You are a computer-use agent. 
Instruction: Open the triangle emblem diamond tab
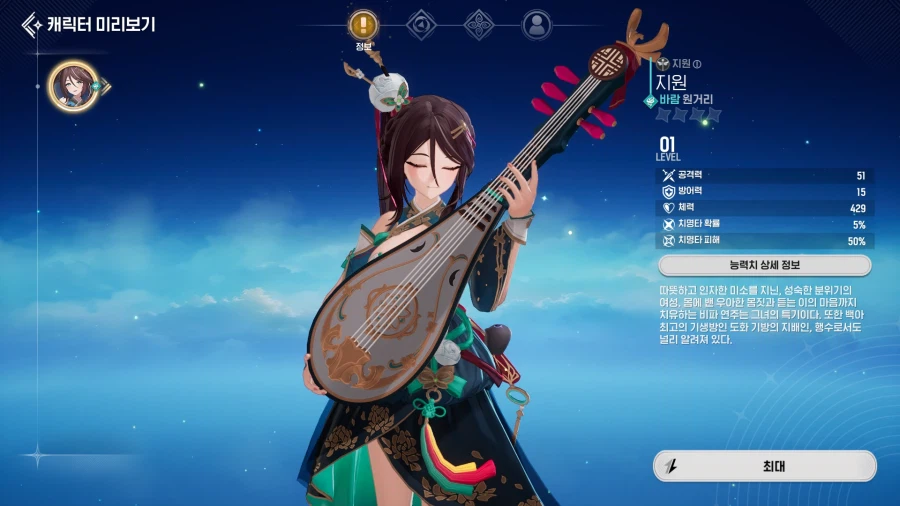(x=423, y=24)
